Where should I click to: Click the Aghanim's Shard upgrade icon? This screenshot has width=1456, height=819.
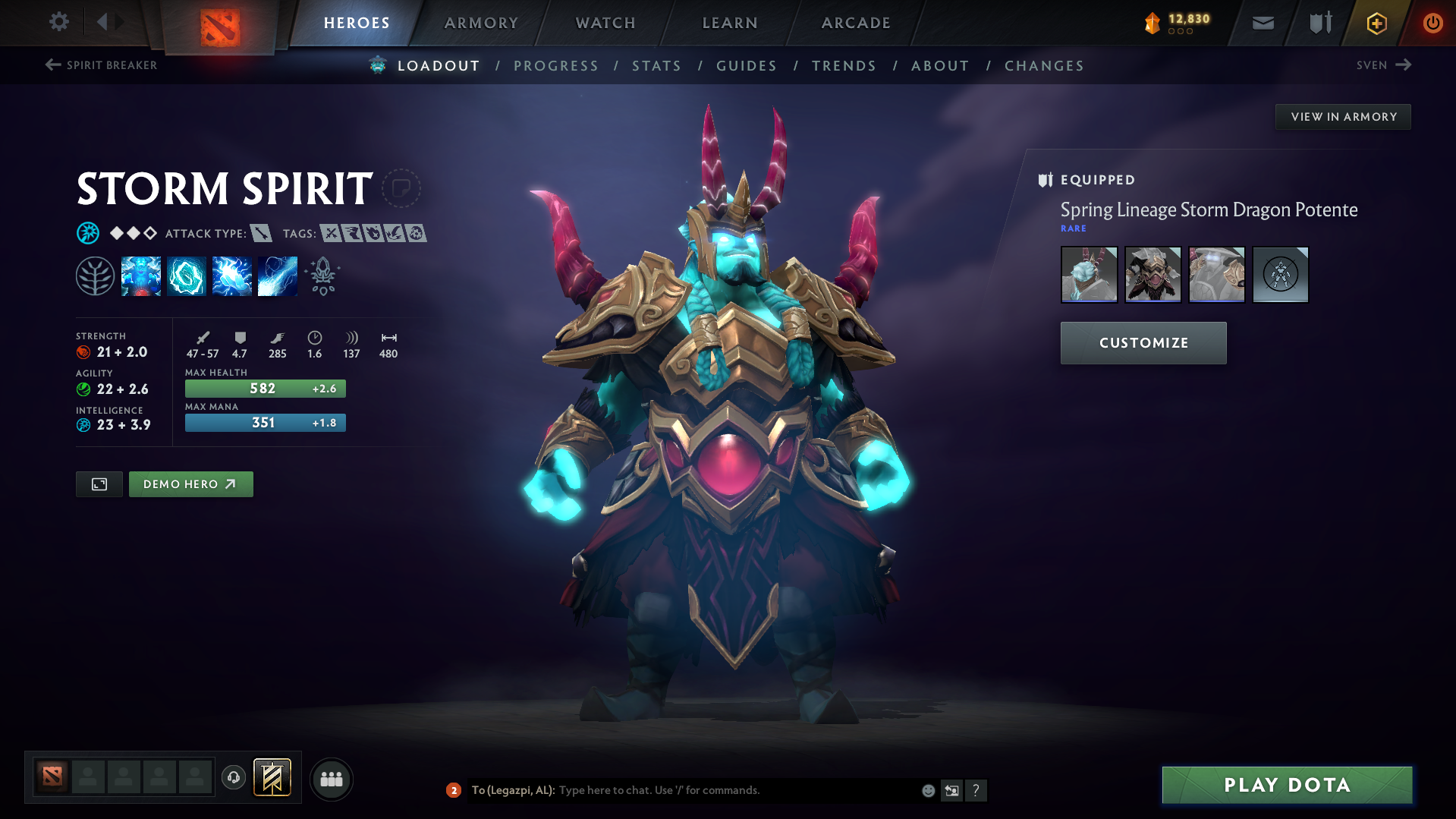(x=322, y=276)
